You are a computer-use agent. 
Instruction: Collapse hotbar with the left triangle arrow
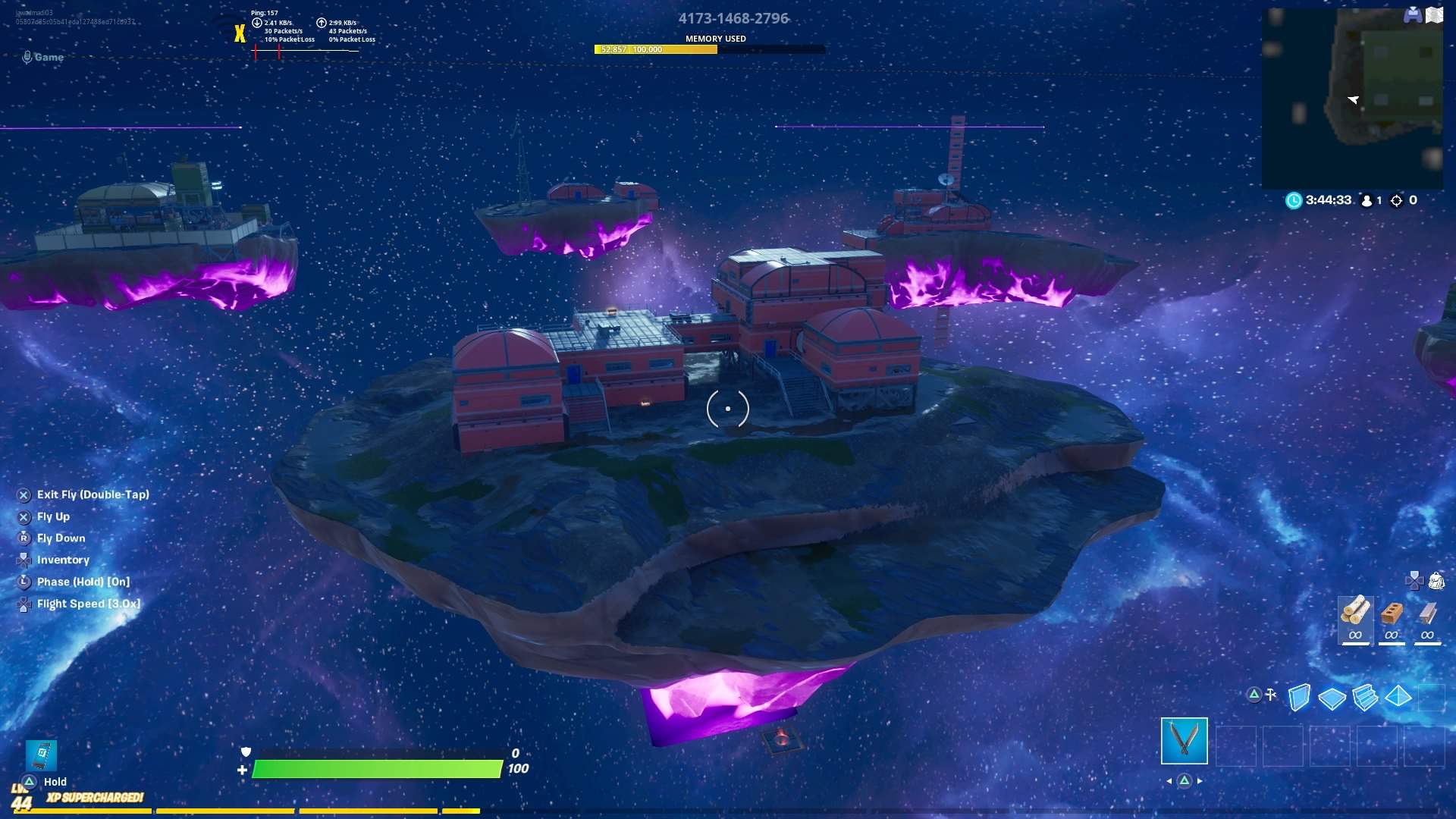click(x=1170, y=781)
